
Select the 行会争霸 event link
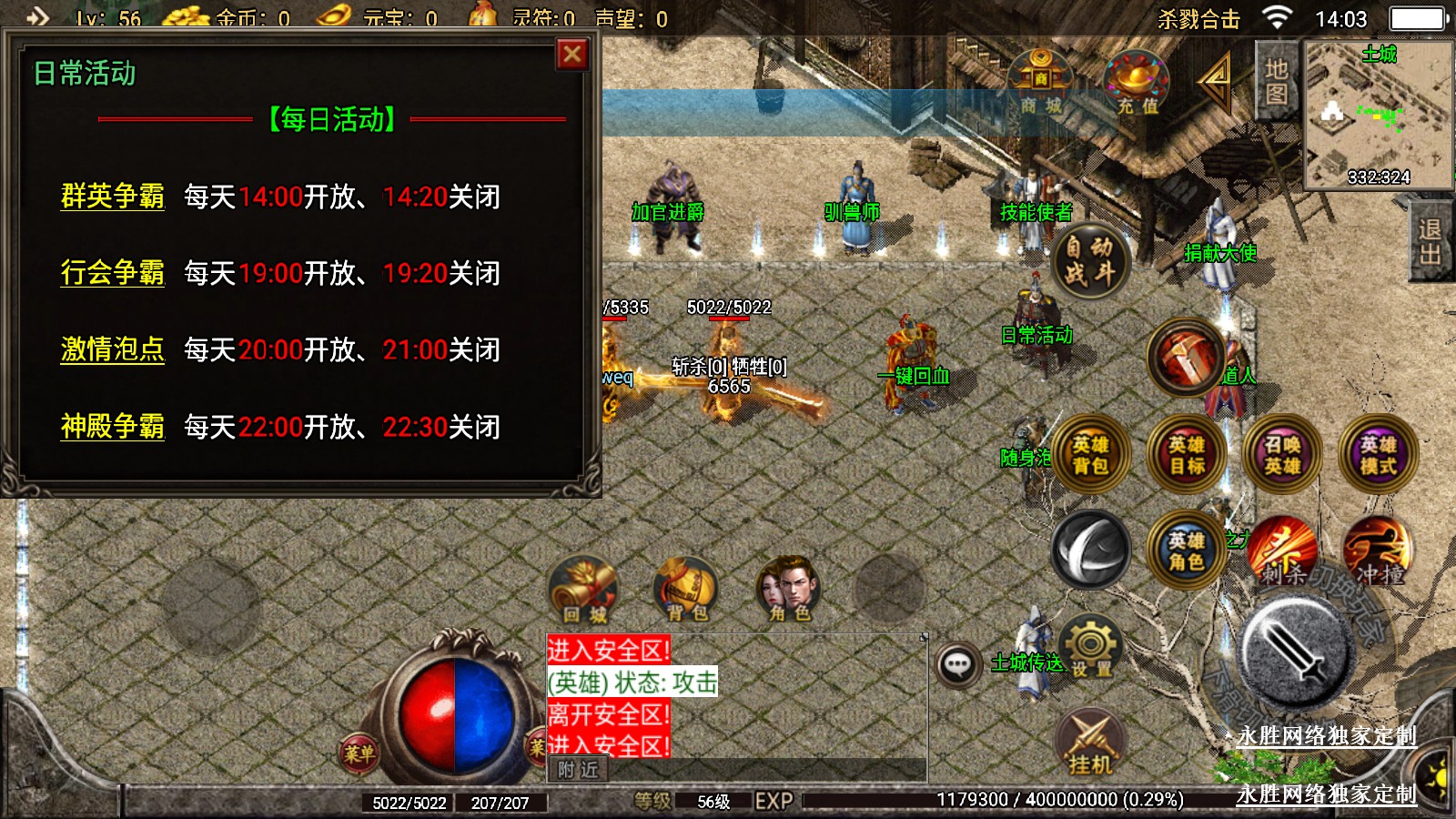[113, 273]
